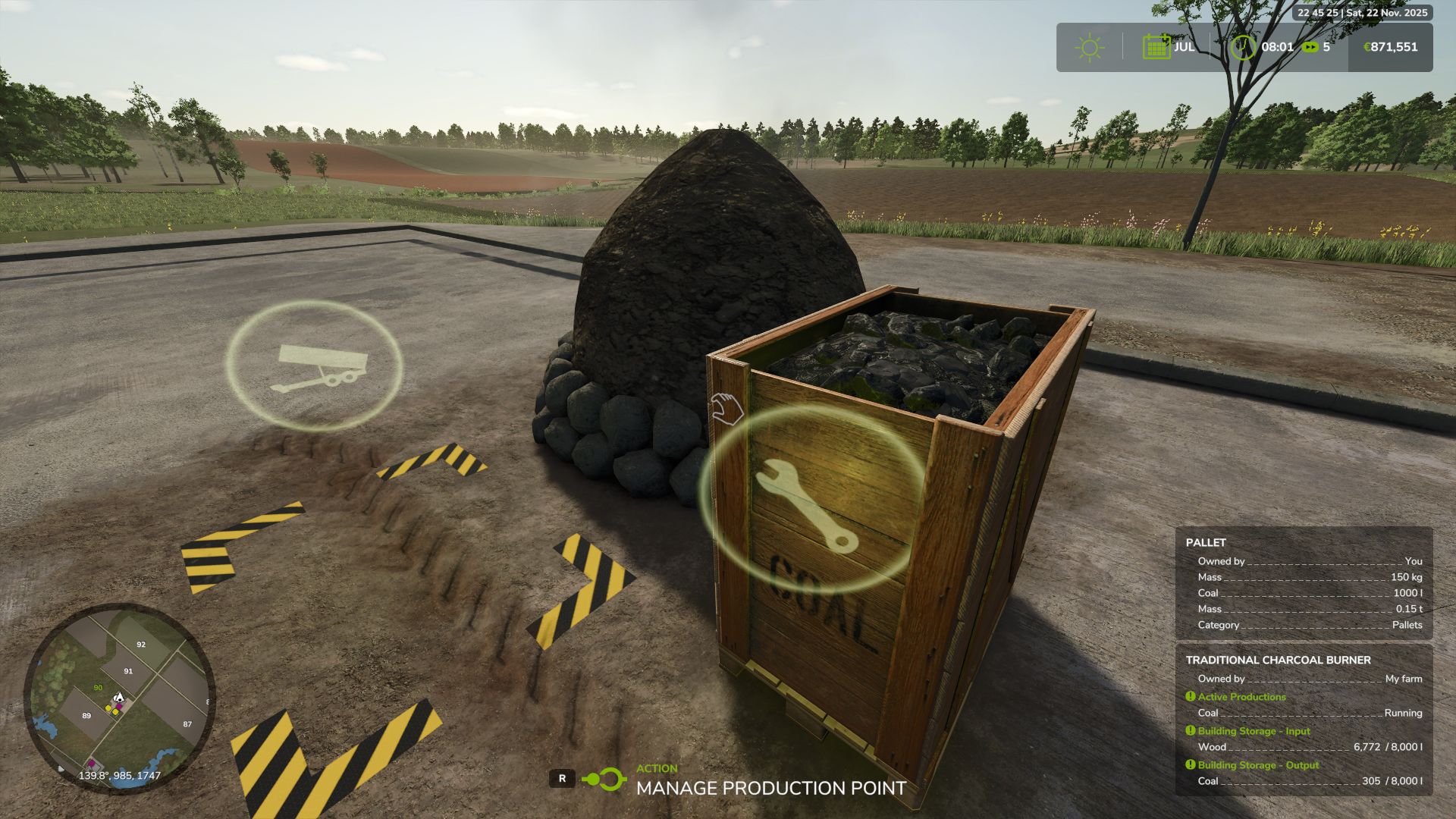
Task: Open the circular minimap
Action: (120, 698)
